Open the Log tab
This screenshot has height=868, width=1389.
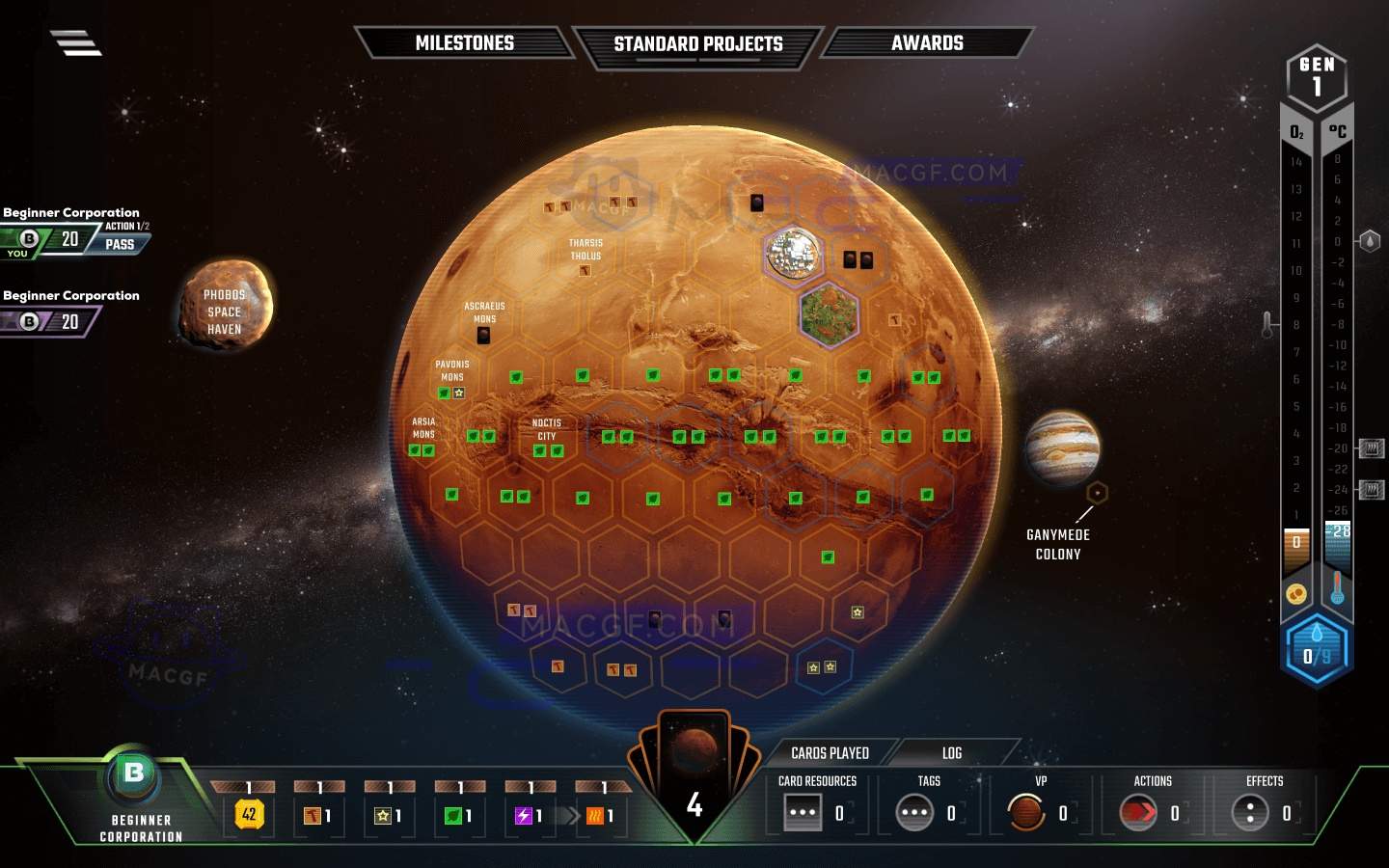click(x=950, y=752)
